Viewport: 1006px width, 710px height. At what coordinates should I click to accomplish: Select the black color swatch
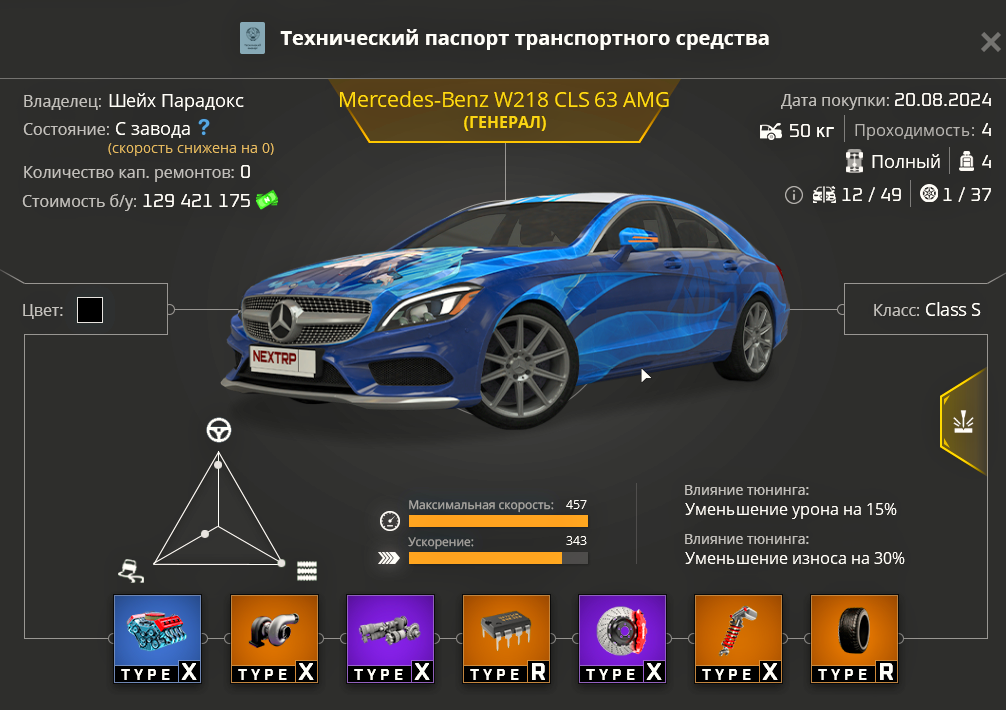coord(90,310)
